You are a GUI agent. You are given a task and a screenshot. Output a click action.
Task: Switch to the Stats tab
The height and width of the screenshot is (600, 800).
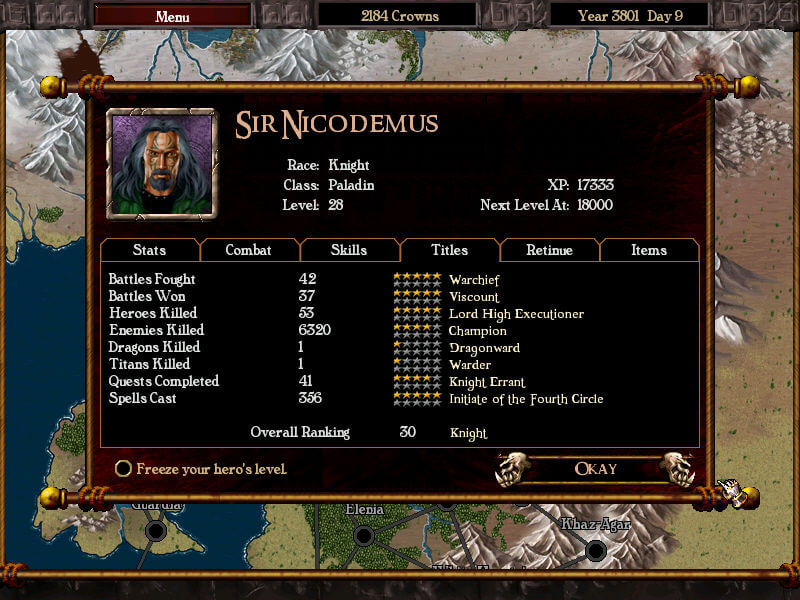[149, 250]
